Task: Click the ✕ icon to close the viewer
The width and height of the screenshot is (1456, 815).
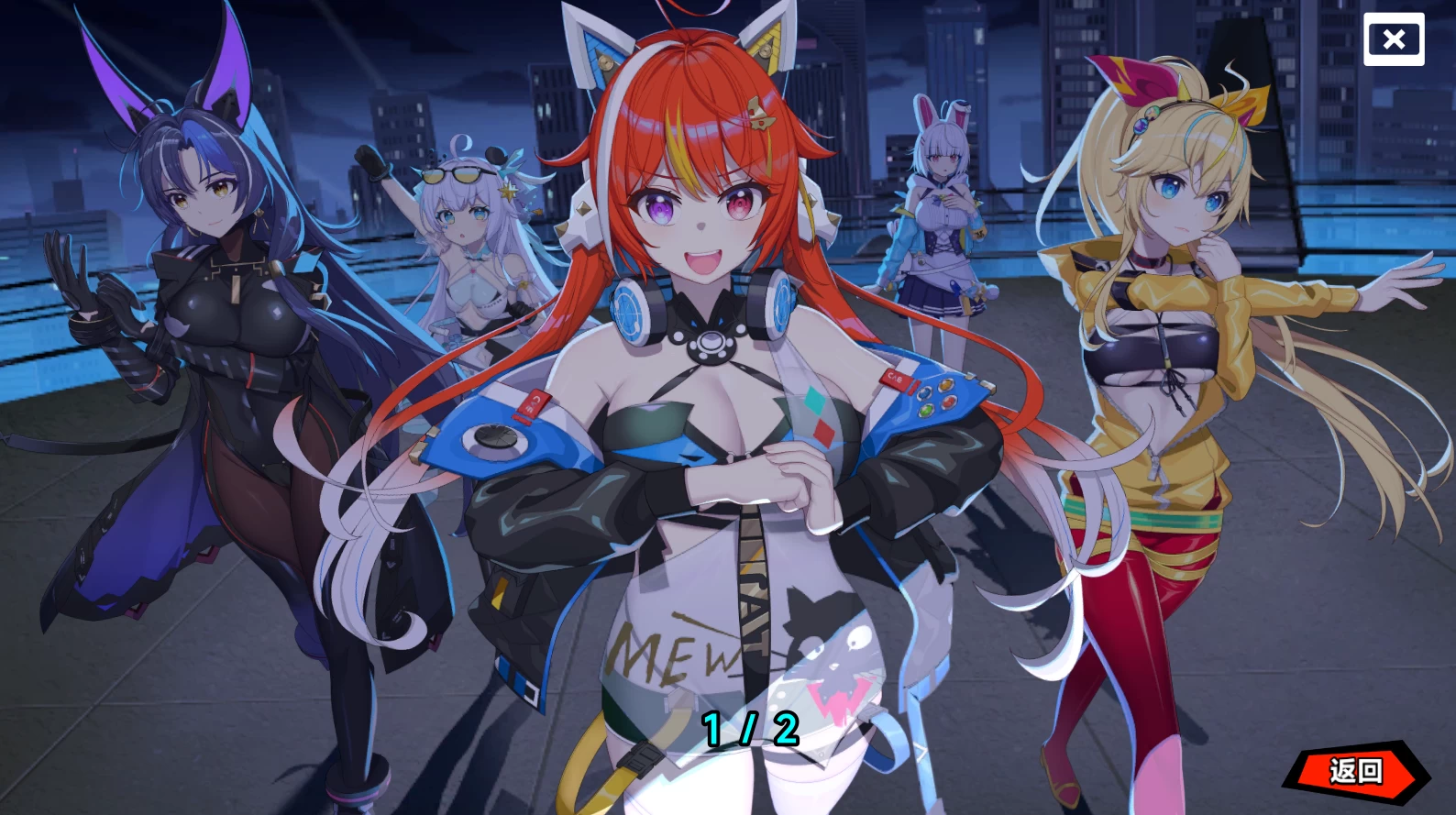Action: pos(1393,39)
